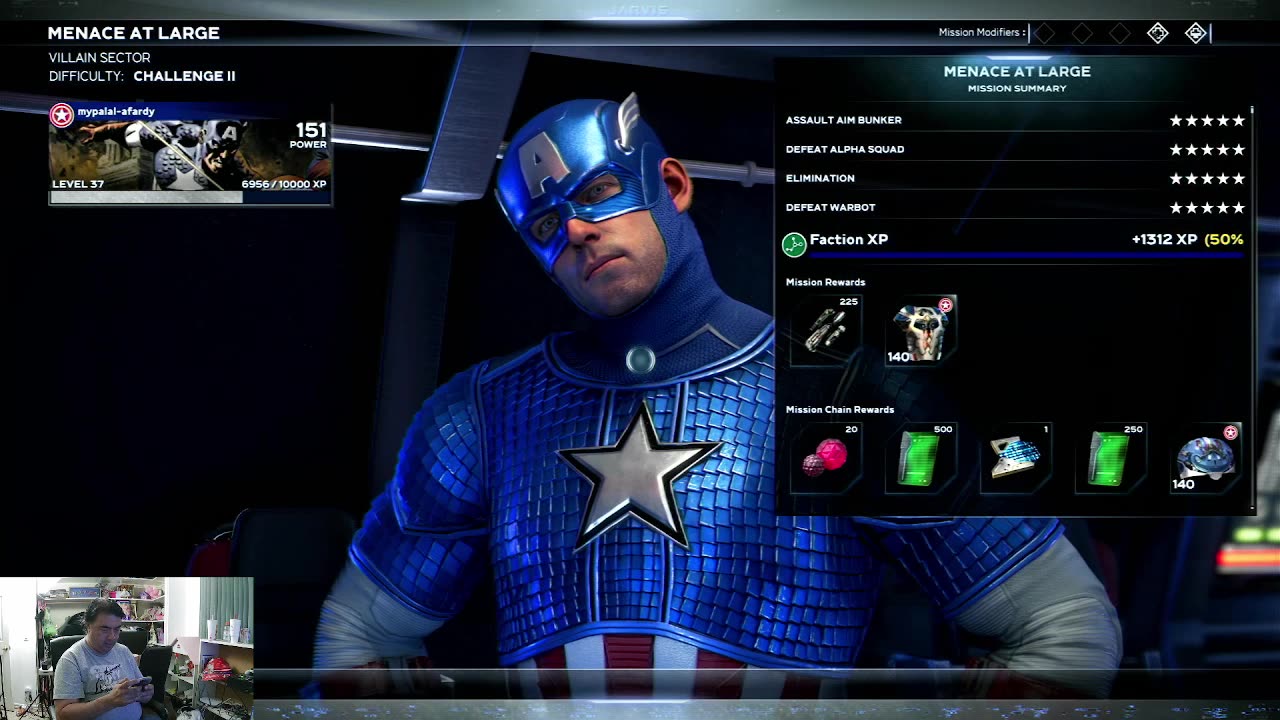The image size is (1280, 720).
Task: Click the pink Polychoron chain reward
Action: coord(827,459)
